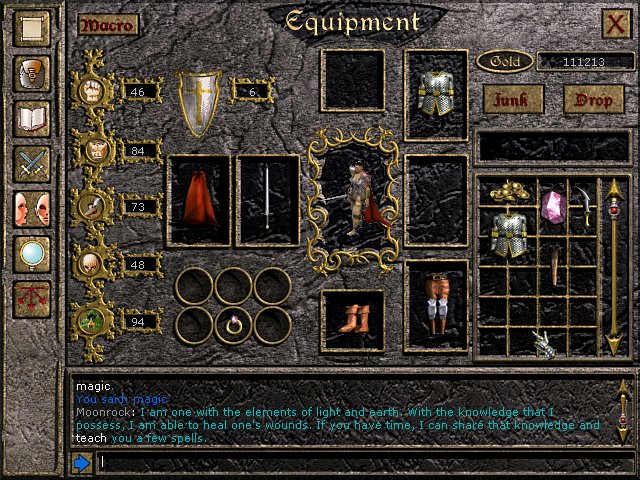Click the crossed swords sidebar icon
This screenshot has width=640, height=480.
[x=32, y=164]
